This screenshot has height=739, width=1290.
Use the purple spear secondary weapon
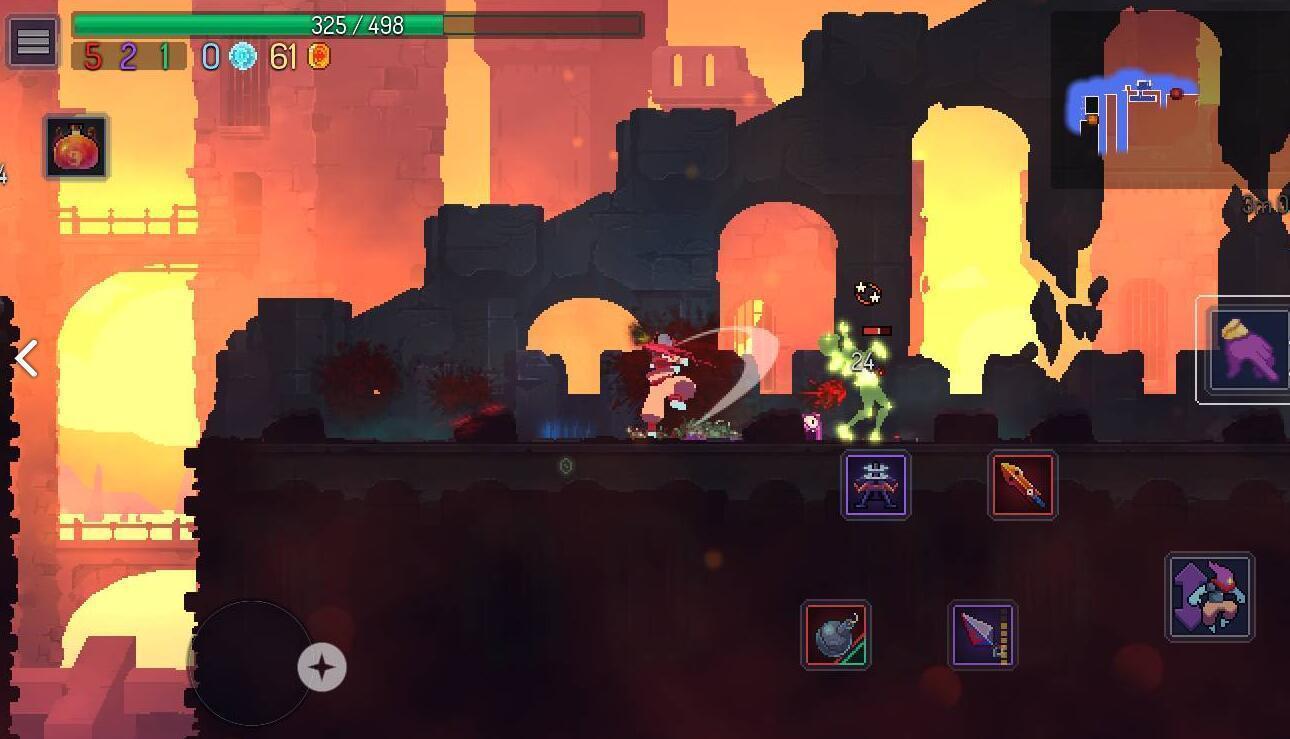click(x=983, y=635)
